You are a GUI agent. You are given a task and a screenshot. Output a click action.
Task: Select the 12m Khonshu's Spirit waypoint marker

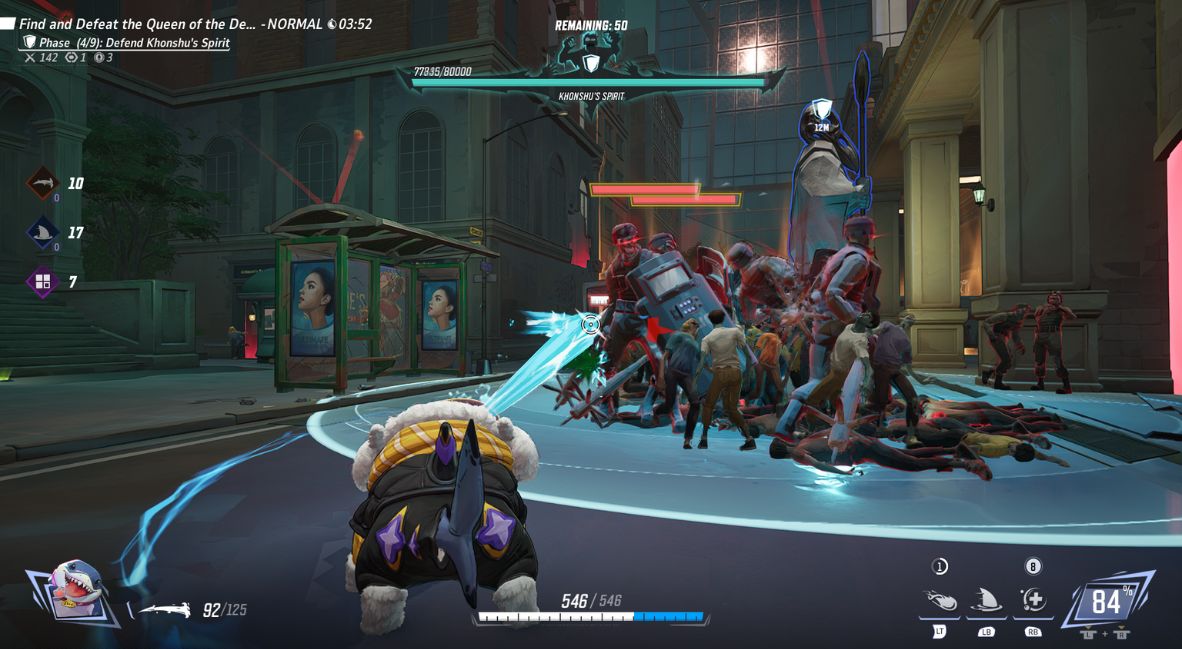point(821,116)
